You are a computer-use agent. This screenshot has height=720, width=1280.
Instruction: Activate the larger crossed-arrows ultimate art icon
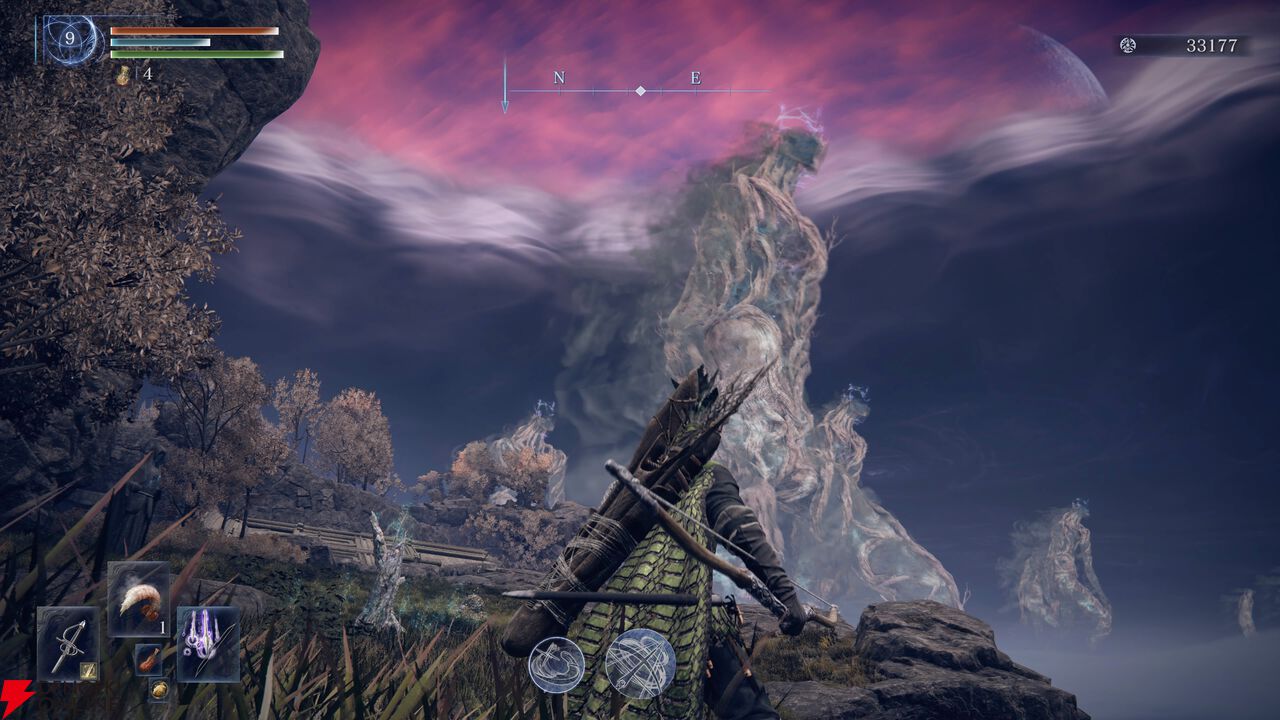[640, 664]
